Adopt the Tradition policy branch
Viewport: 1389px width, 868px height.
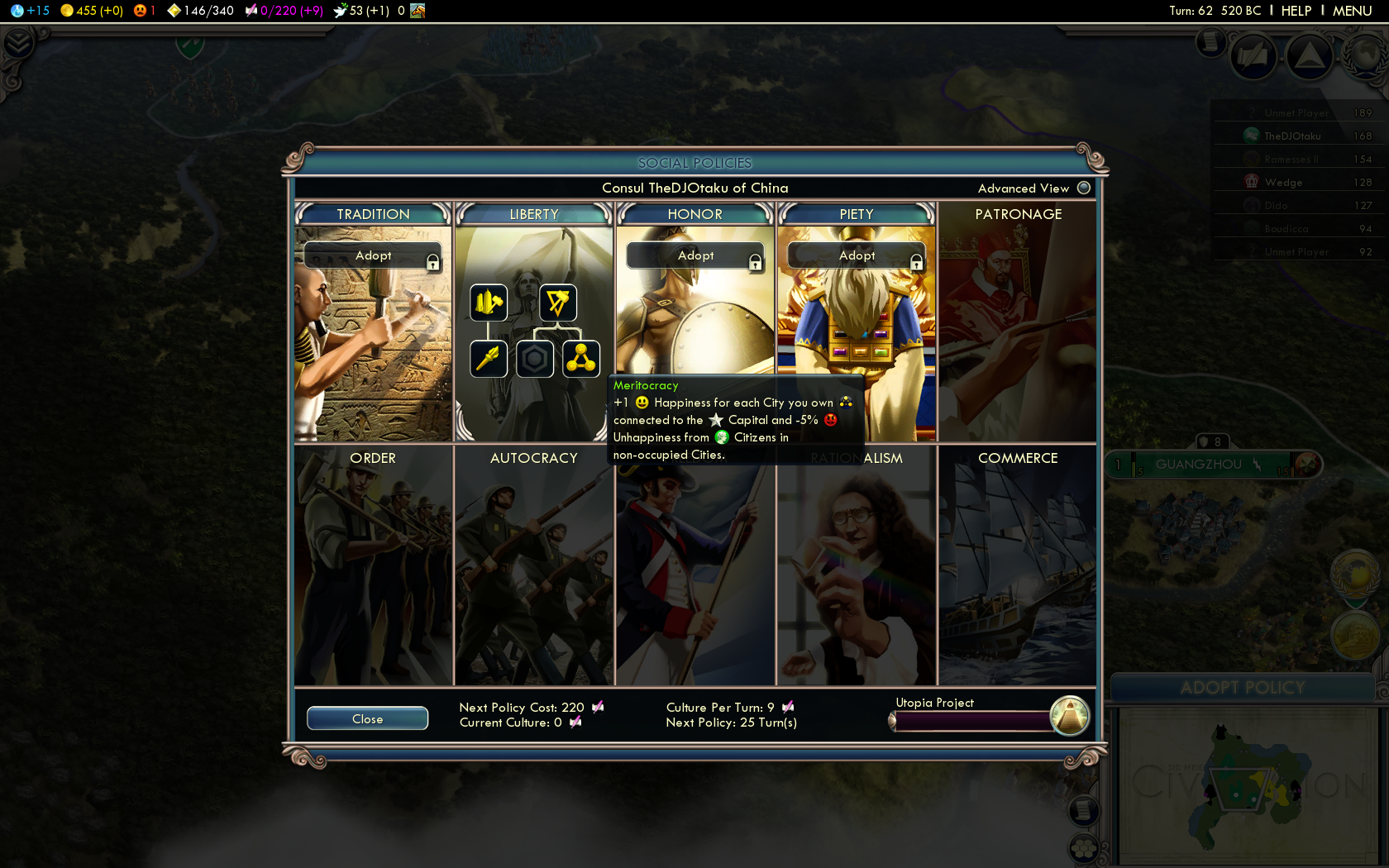click(373, 255)
